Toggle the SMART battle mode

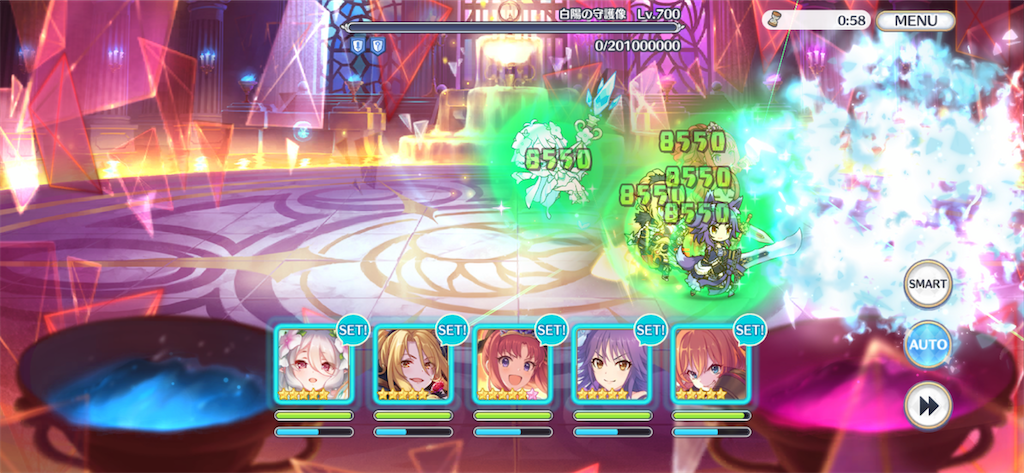[927, 286]
